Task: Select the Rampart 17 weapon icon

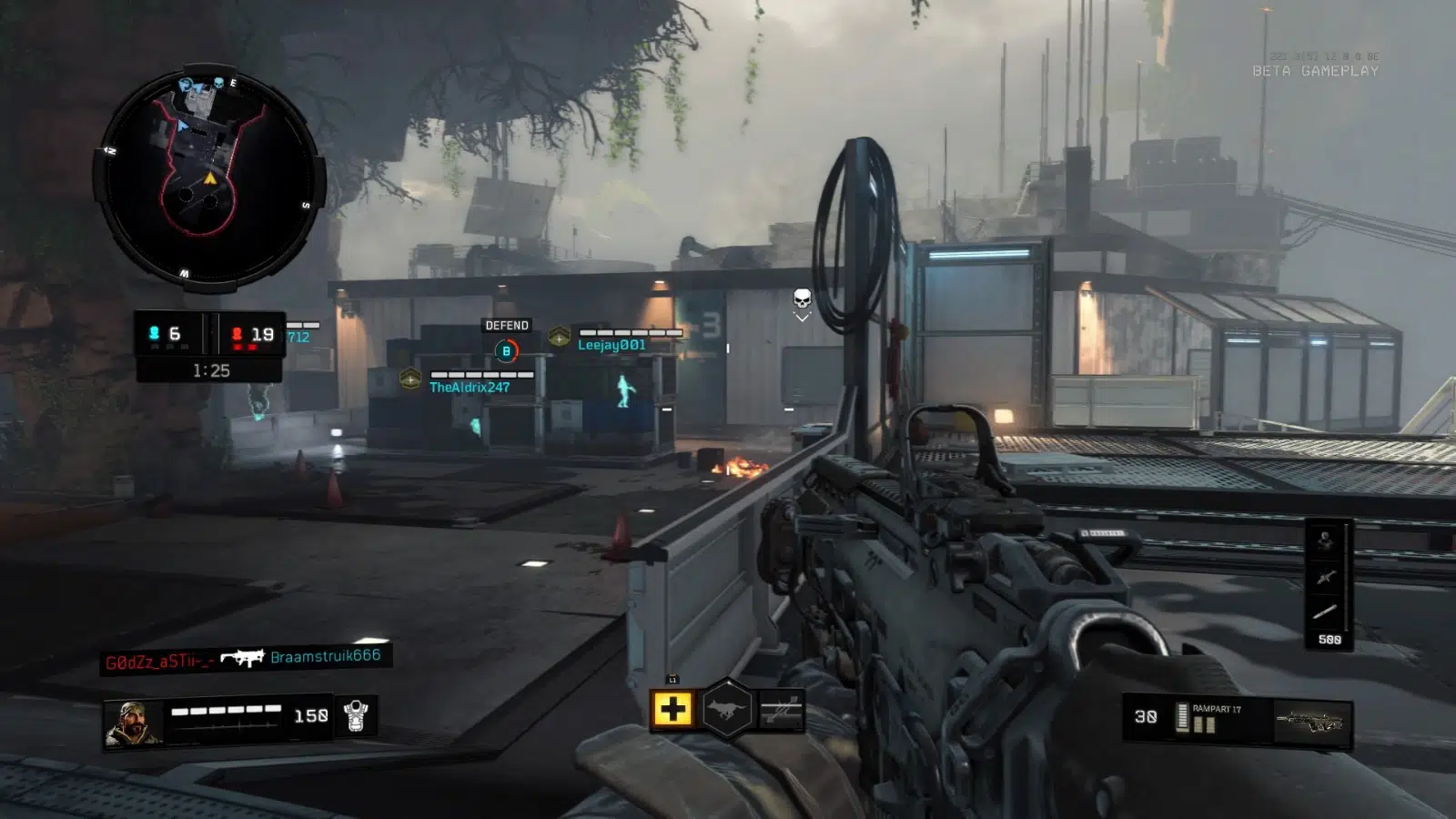Action: (1309, 723)
